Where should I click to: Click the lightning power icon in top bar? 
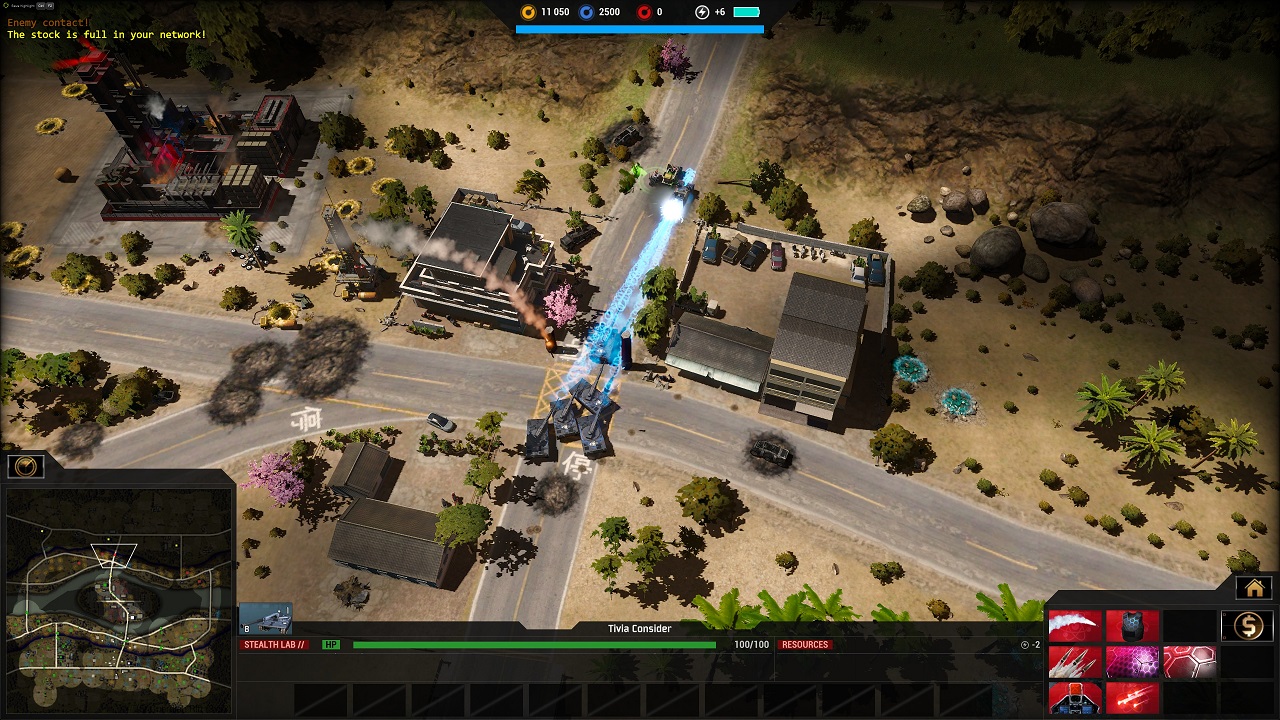point(701,12)
